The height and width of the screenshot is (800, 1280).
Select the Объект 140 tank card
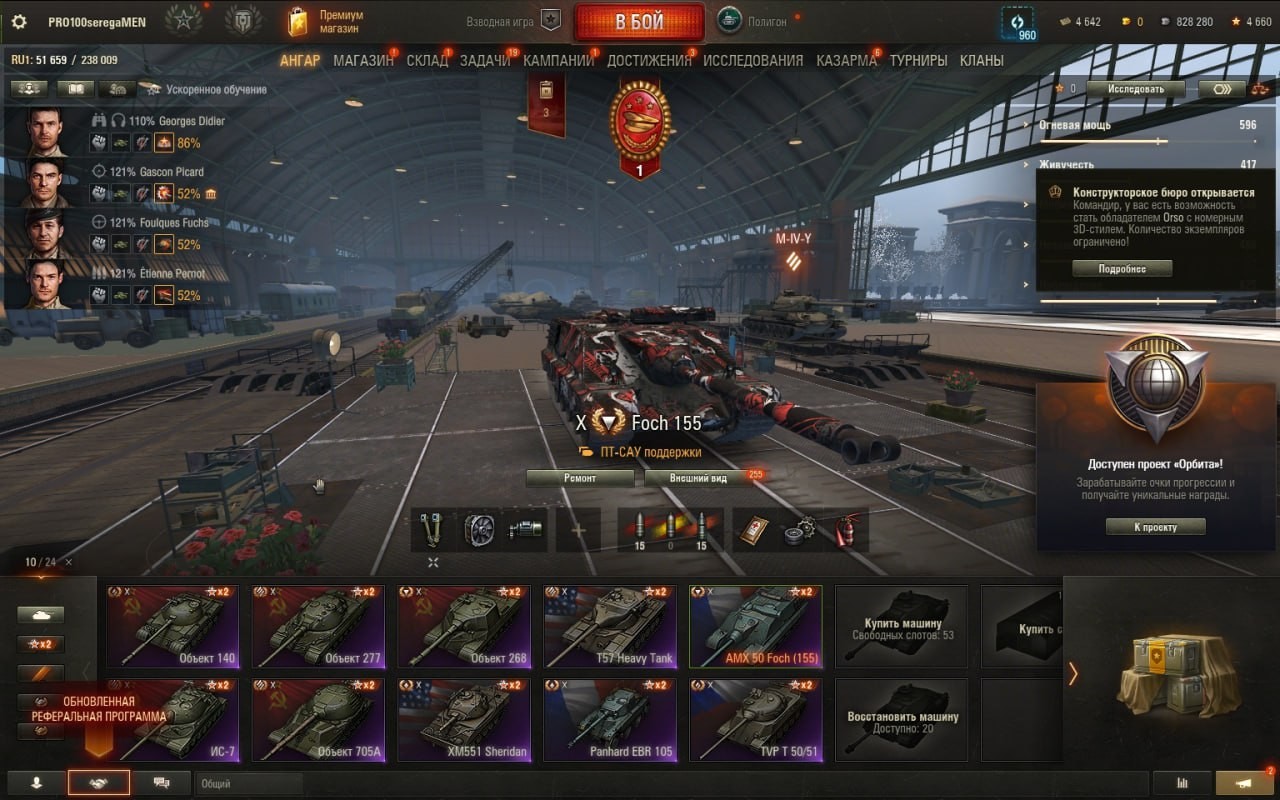(x=173, y=626)
